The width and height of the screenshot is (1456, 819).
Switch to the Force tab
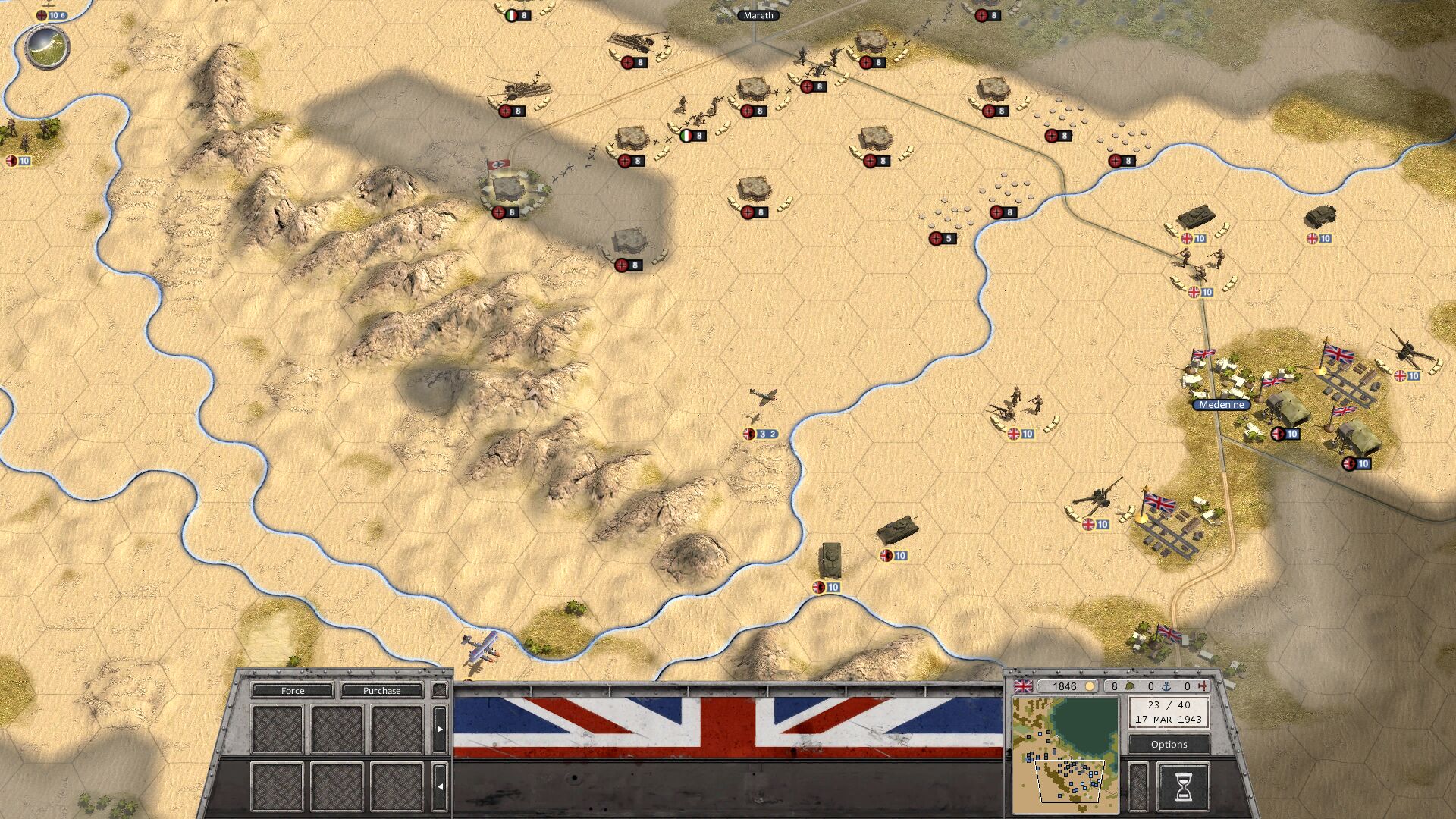point(292,691)
